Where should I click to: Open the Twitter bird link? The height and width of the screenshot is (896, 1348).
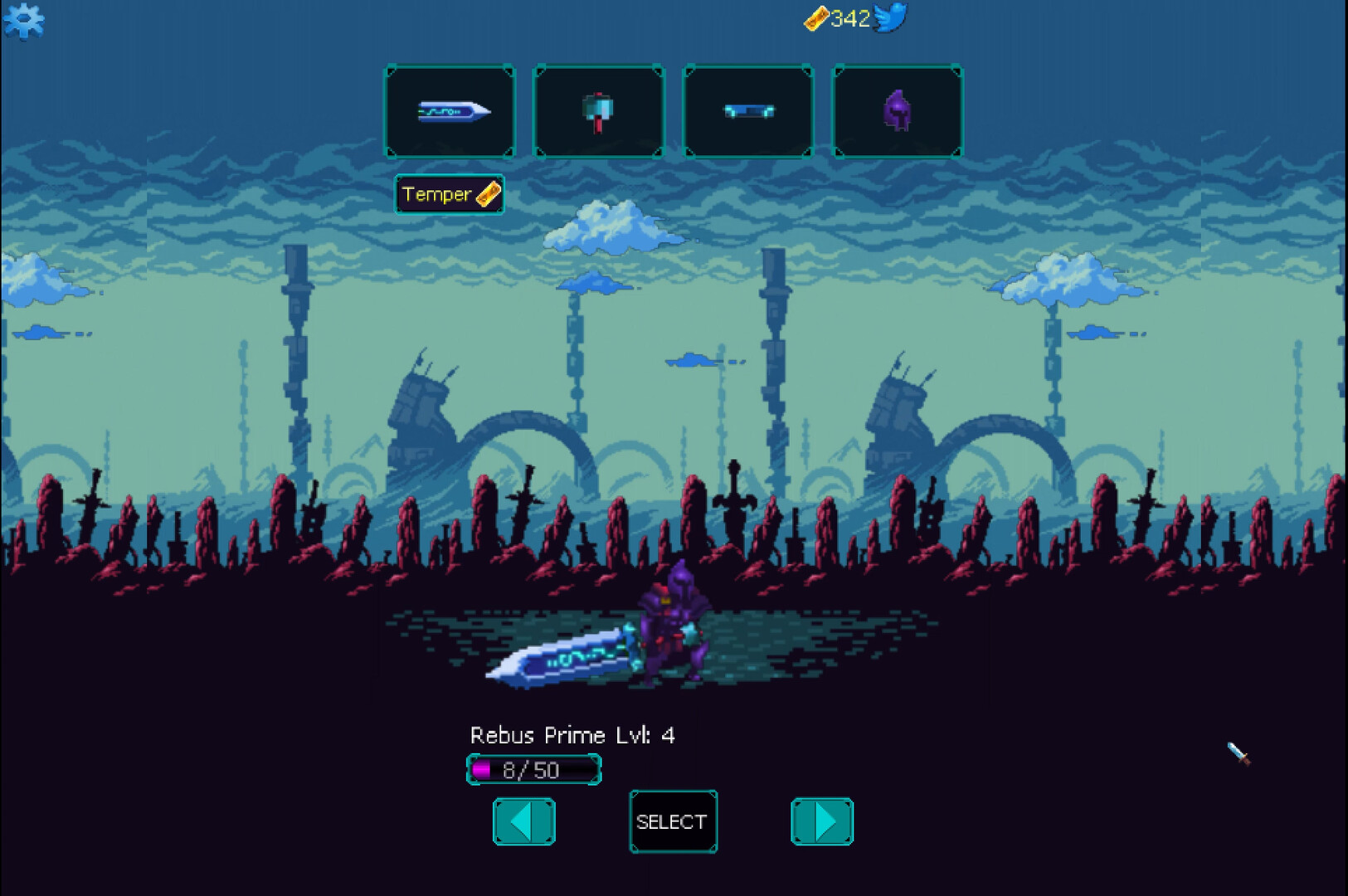pyautogui.click(x=891, y=17)
